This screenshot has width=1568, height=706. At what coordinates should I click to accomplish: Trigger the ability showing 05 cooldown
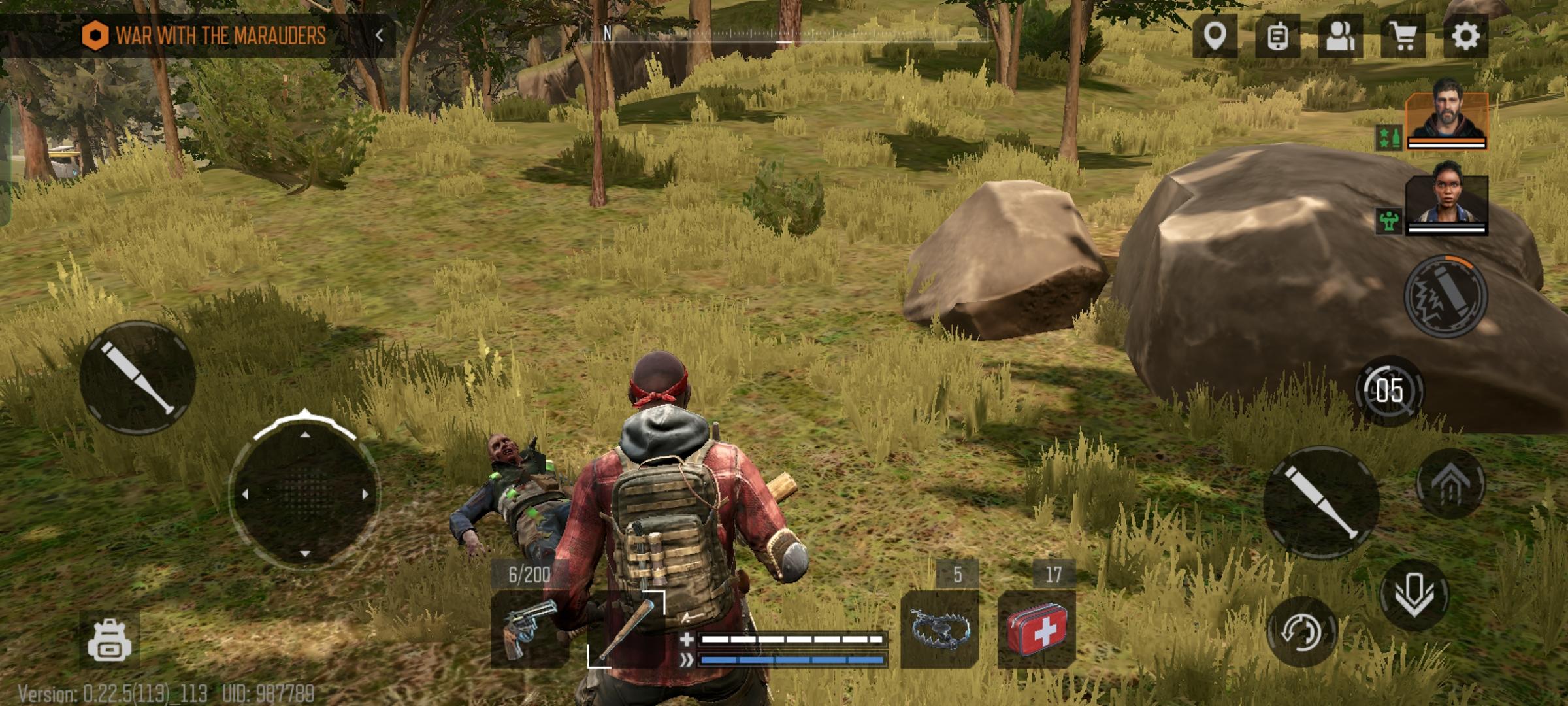pyautogui.click(x=1389, y=391)
